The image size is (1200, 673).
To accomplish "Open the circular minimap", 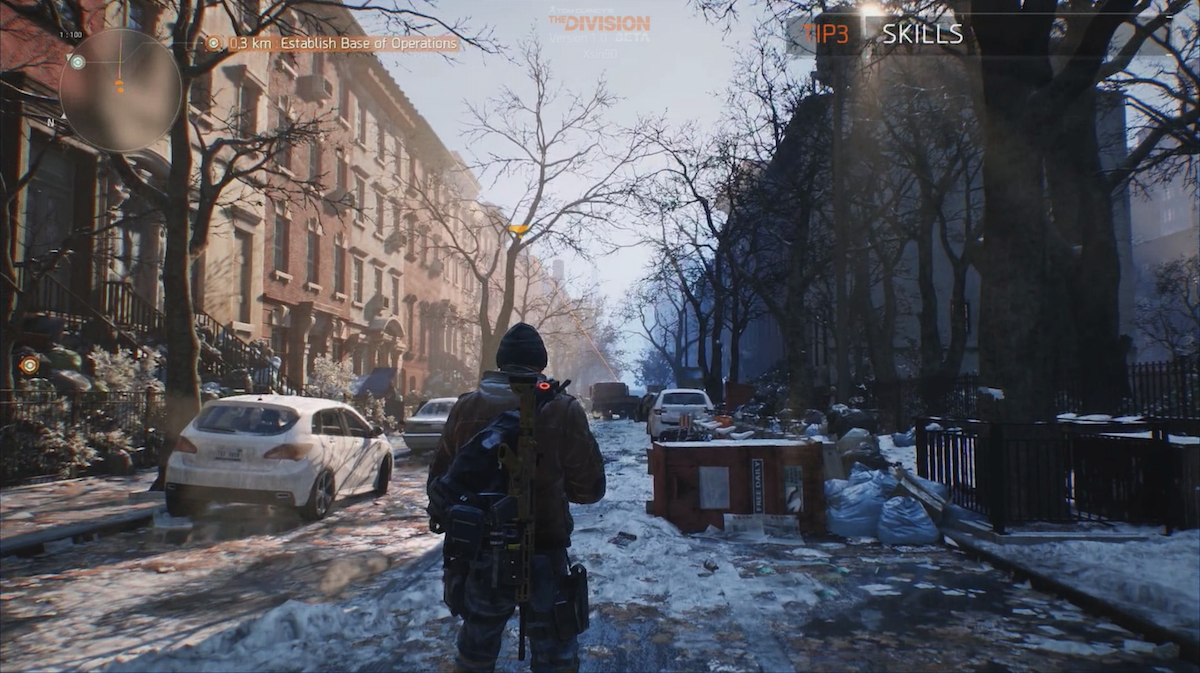I will [119, 89].
